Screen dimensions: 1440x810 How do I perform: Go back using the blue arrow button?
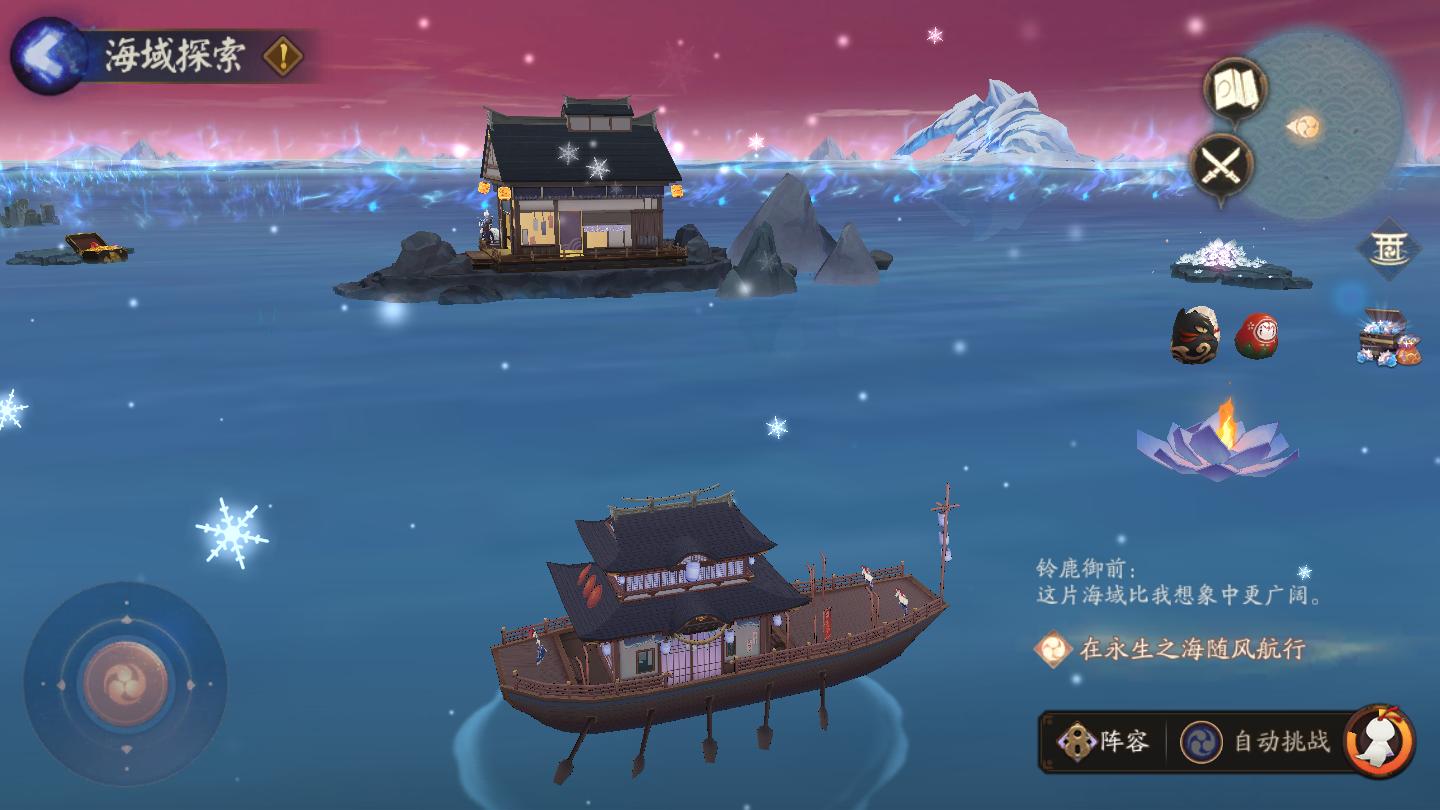tap(47, 56)
